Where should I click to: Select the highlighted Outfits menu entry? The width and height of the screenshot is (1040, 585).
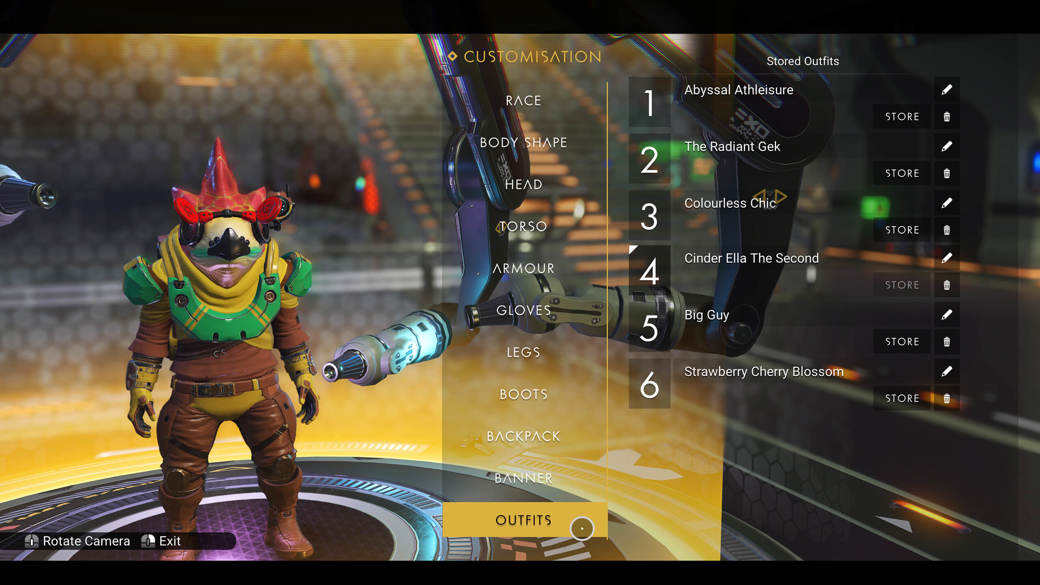point(523,521)
